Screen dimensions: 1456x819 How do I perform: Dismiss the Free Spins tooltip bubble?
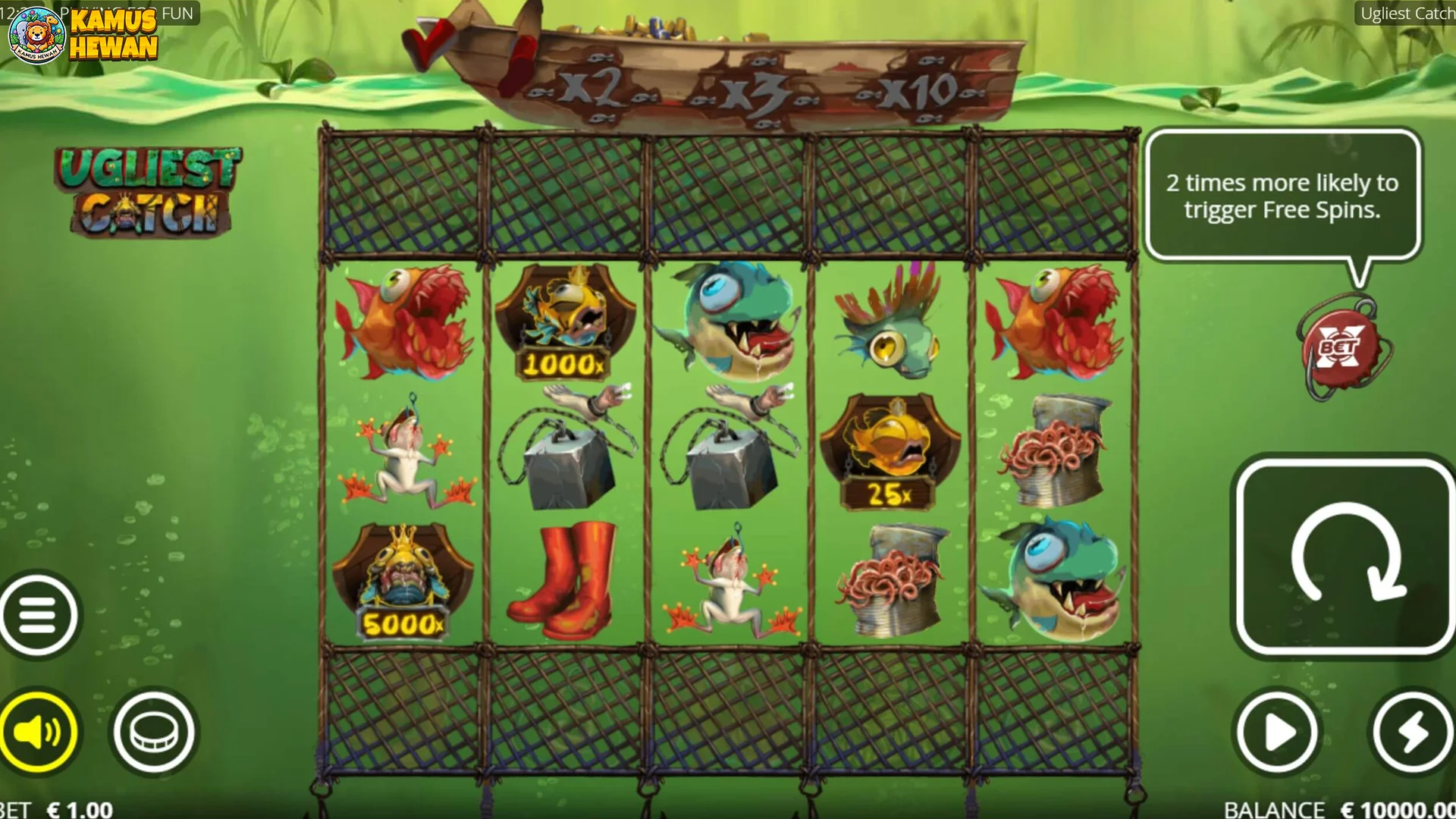pos(1282,196)
